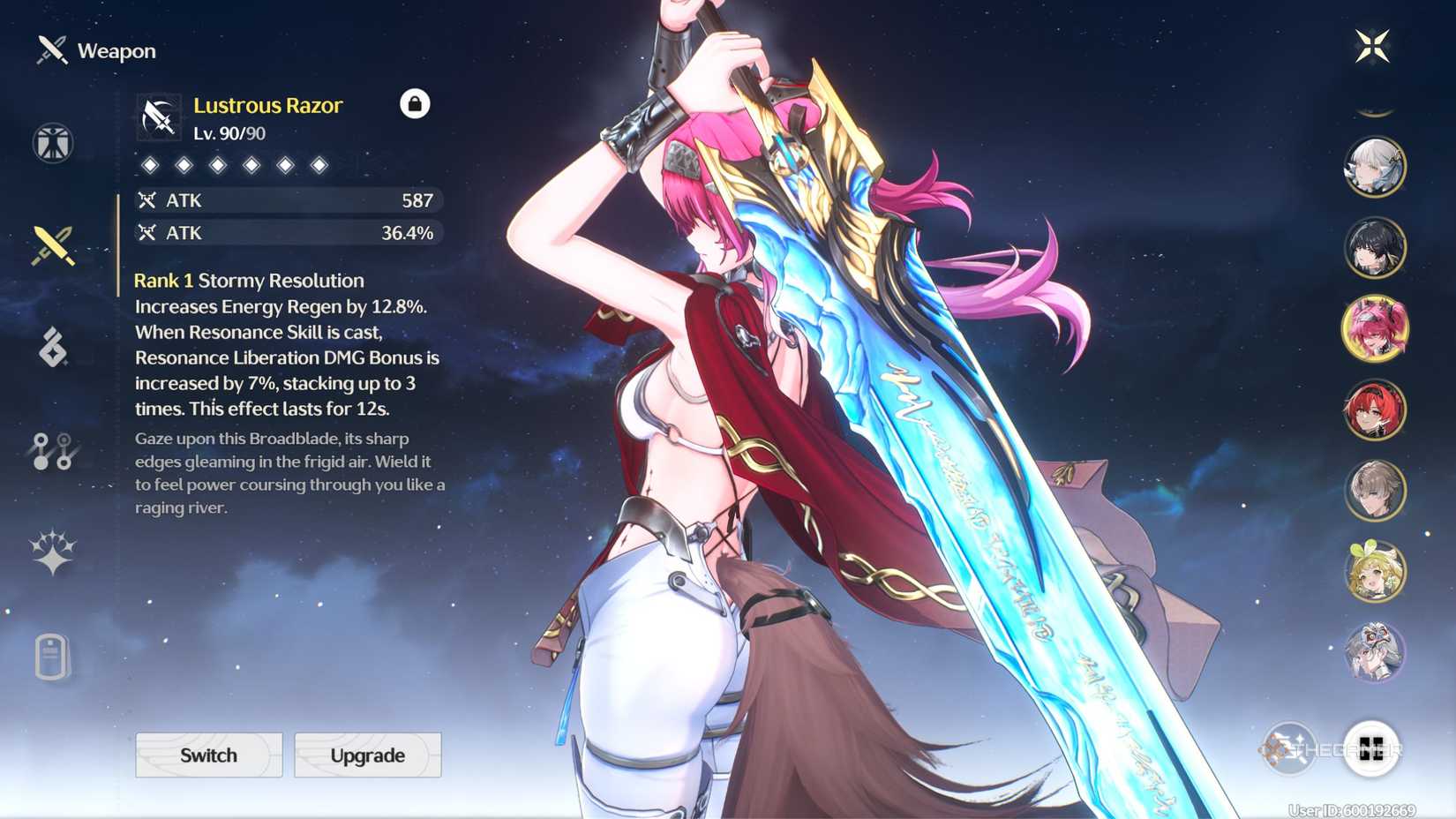Click the card icon at the sidebar bottom
This screenshot has width=1456, height=819.
[53, 655]
